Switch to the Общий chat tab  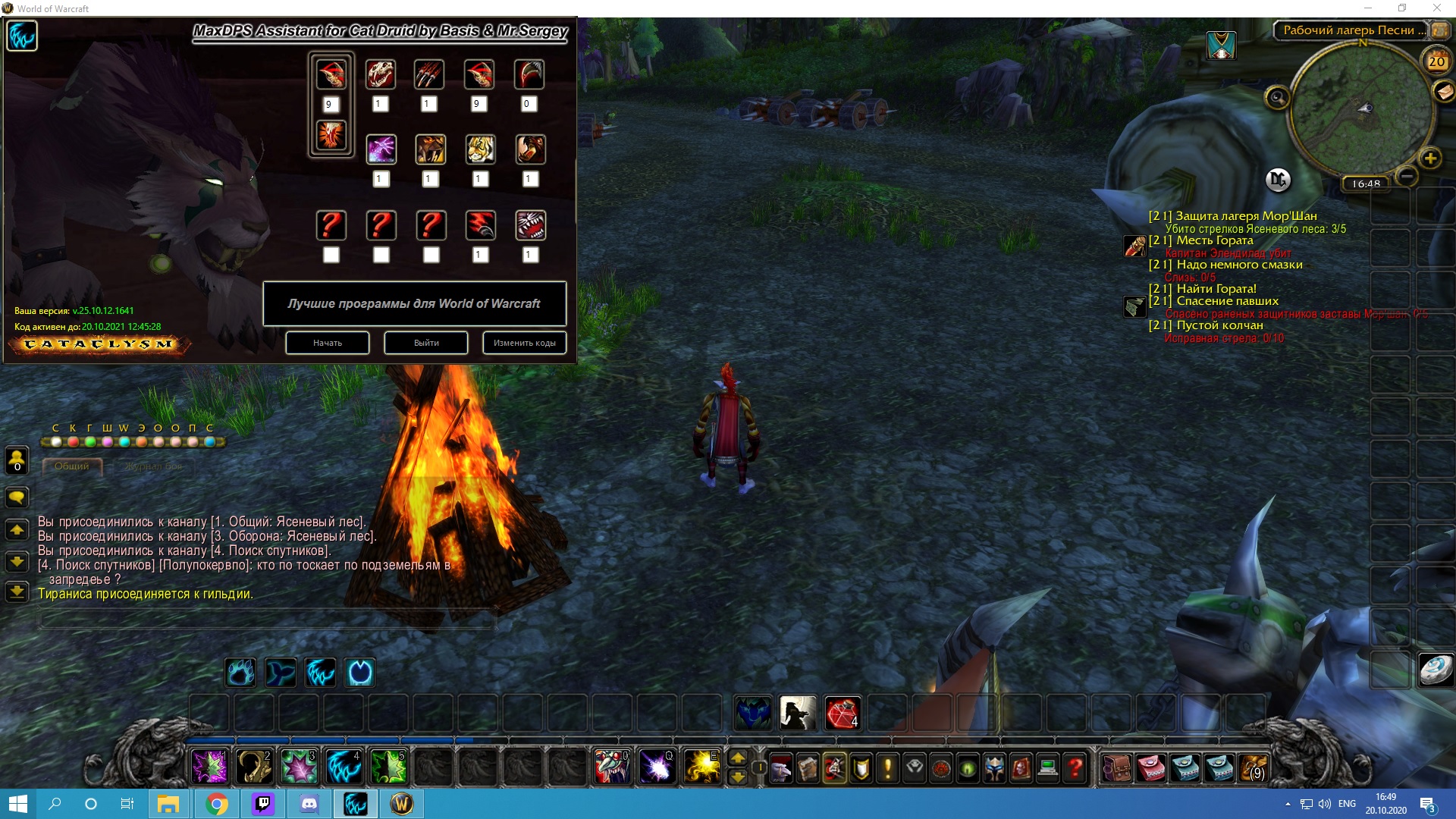71,466
